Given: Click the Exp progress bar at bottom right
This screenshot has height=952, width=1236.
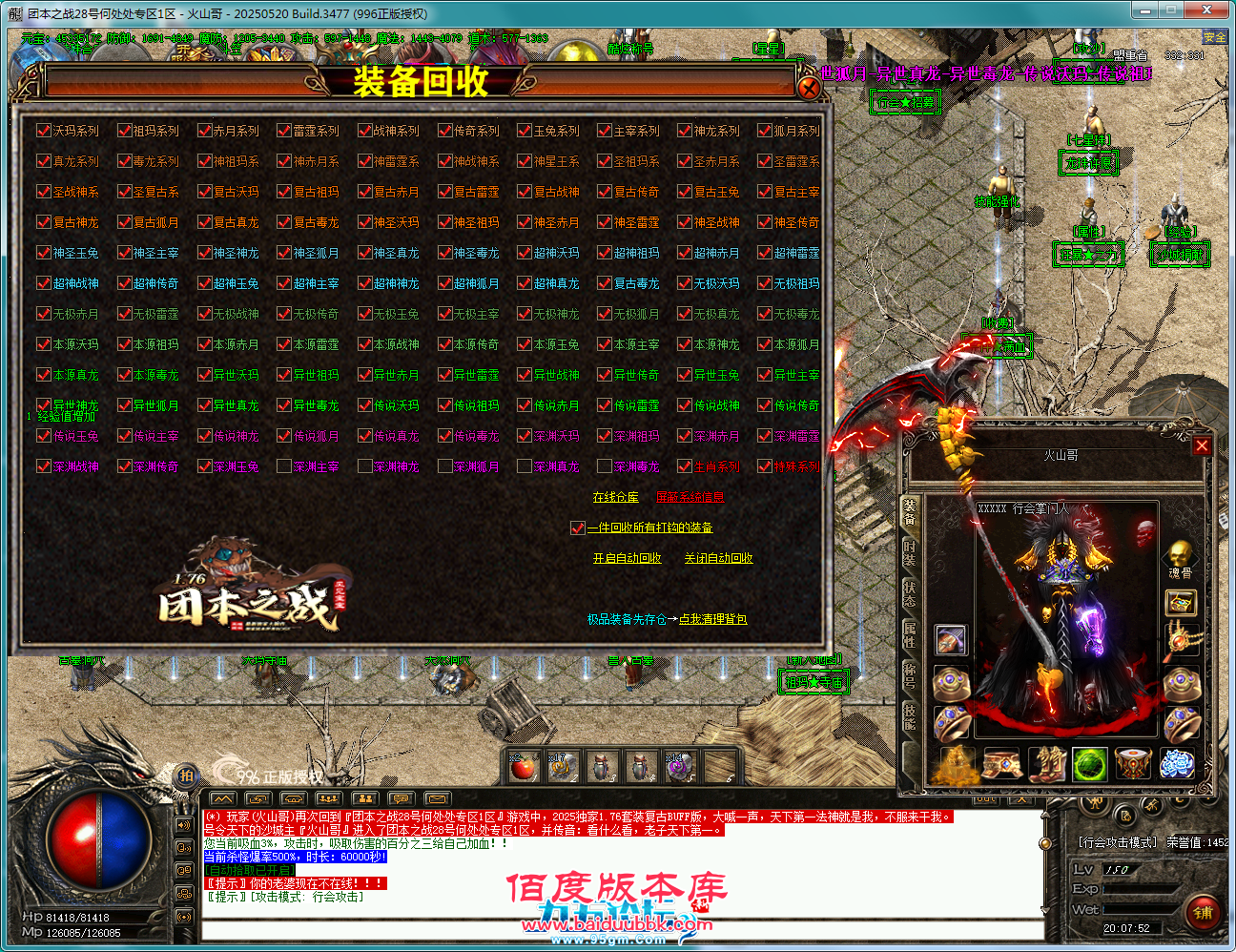Looking at the screenshot, I should click(1139, 888).
